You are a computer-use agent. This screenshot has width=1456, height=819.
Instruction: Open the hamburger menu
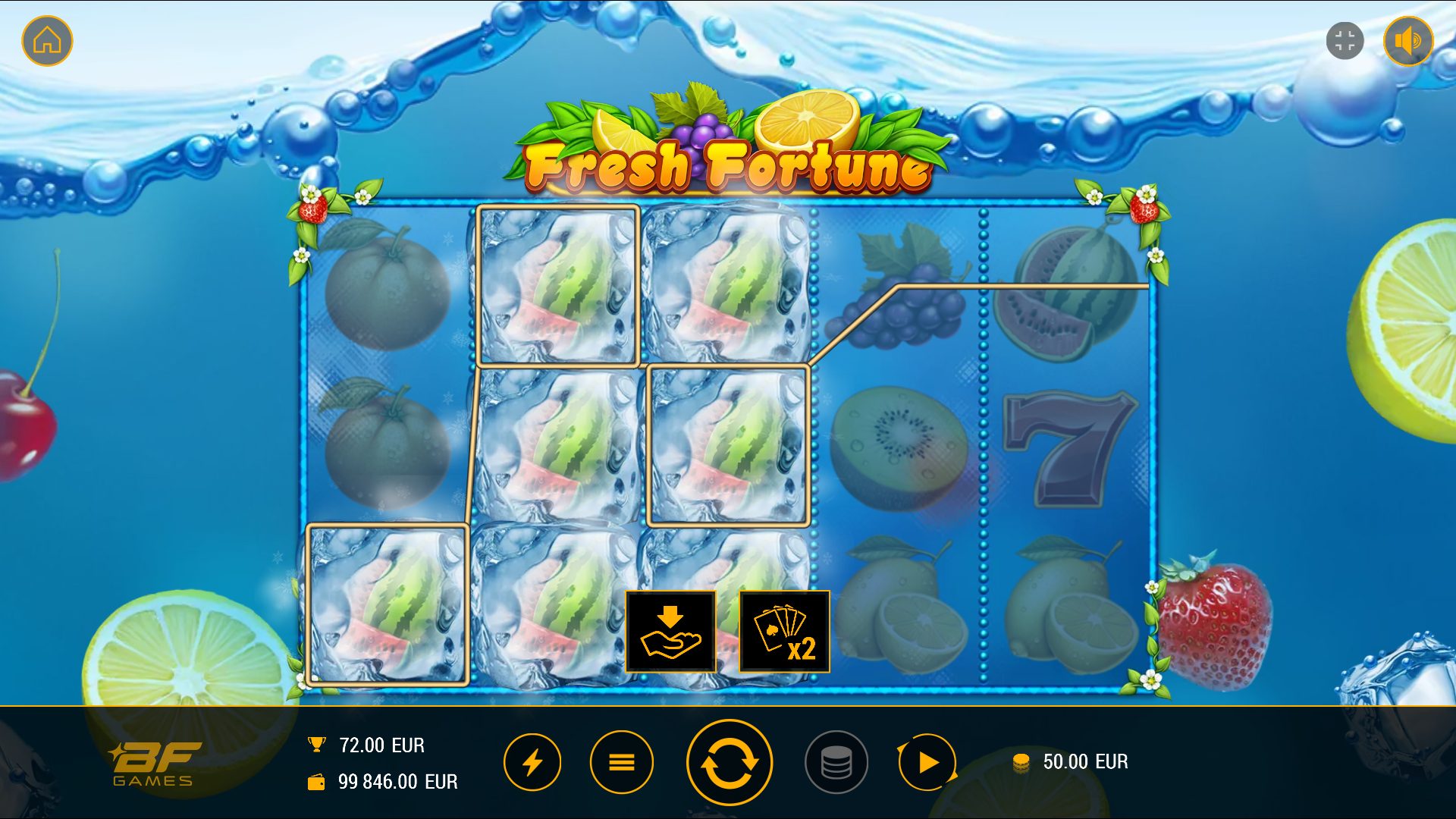(x=622, y=762)
